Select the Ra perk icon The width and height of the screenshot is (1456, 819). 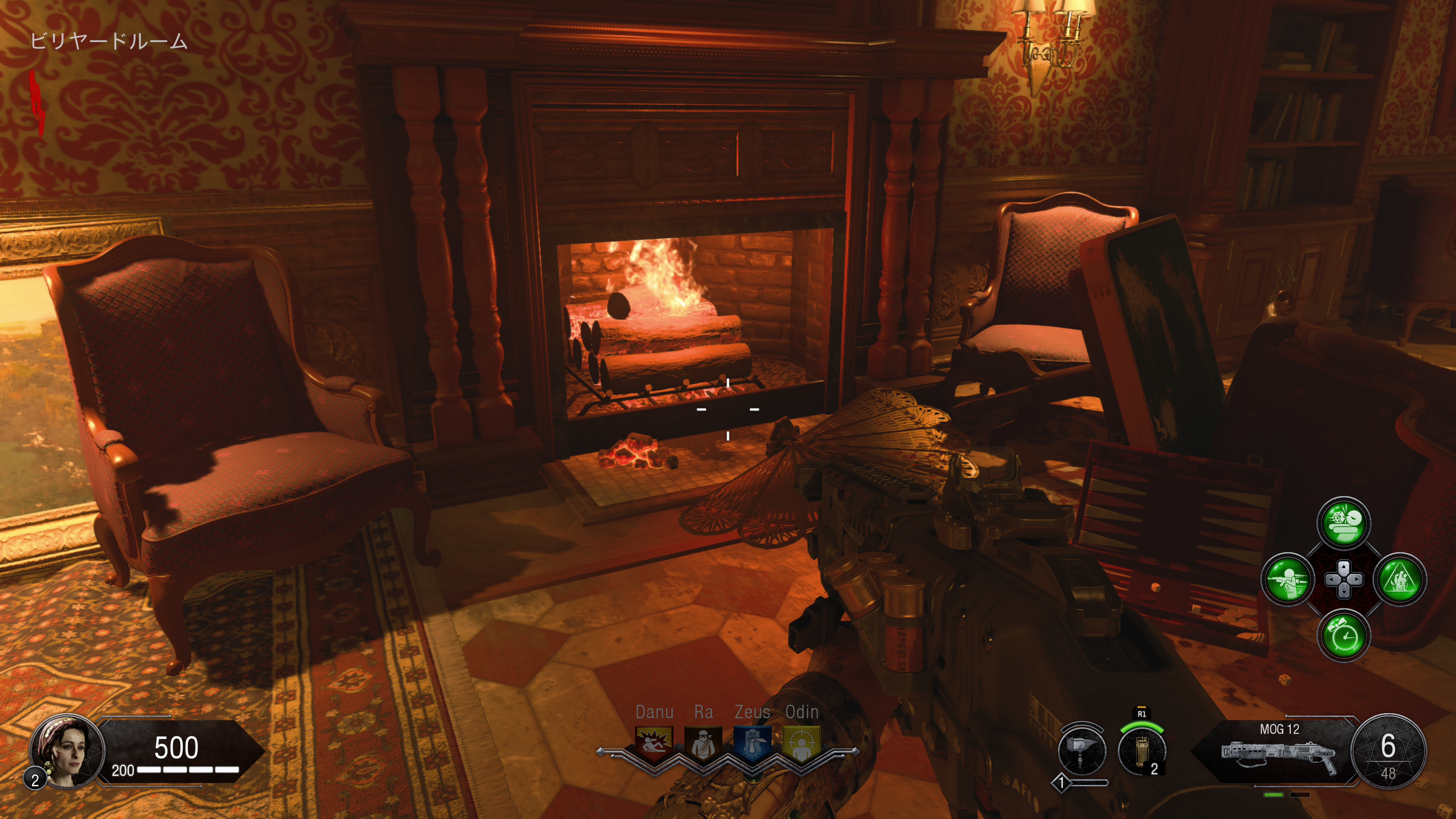coord(703,743)
